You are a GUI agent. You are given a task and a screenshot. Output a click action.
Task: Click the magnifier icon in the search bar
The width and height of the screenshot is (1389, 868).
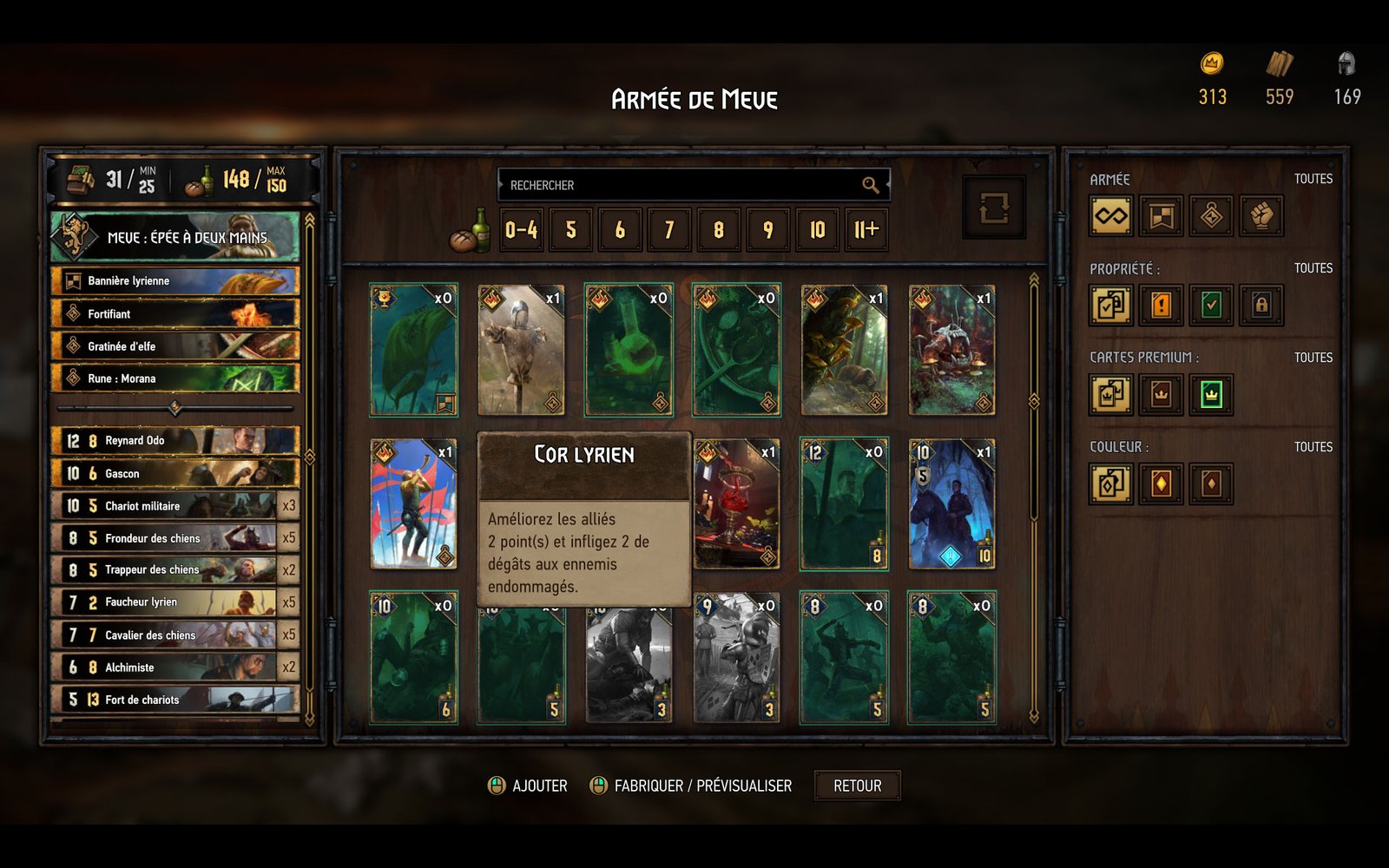point(869,185)
